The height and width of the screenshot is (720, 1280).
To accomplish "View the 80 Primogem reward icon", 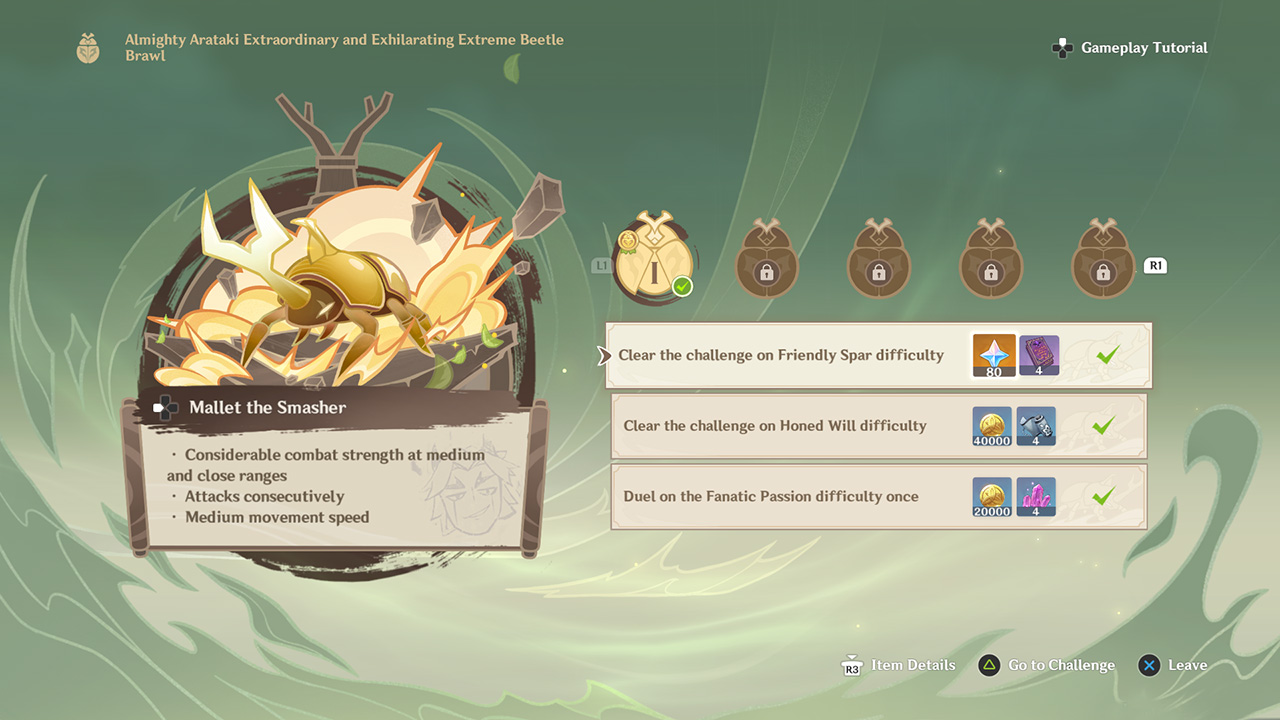I will 994,355.
